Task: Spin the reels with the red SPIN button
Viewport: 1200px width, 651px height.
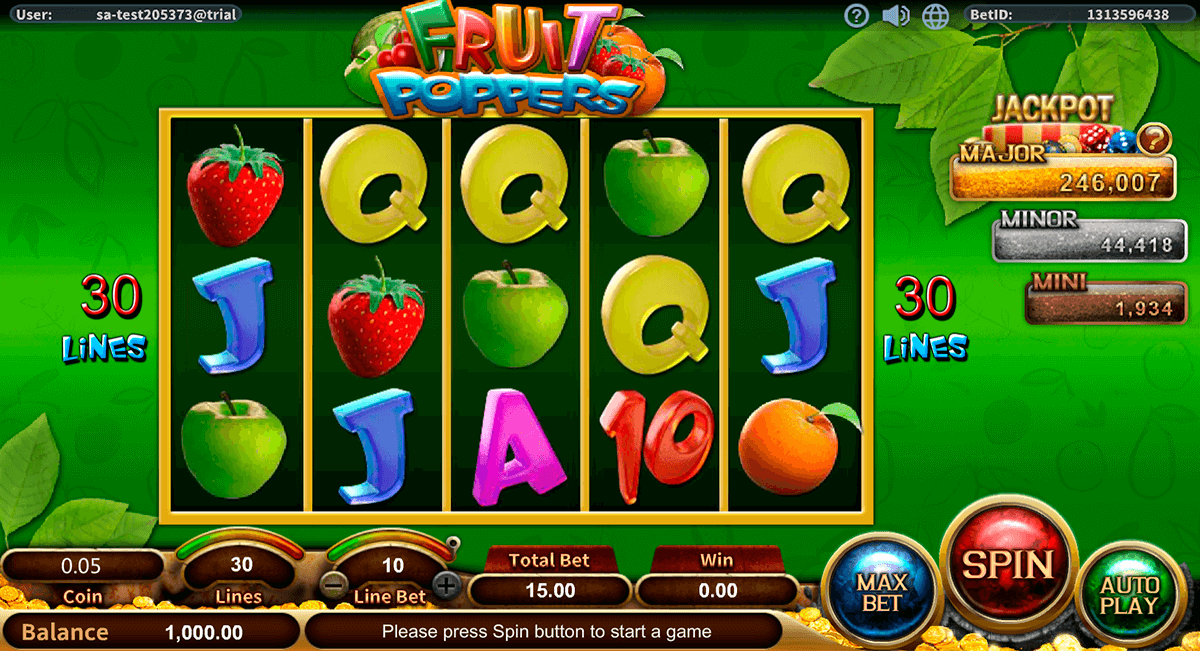Action: (x=1008, y=565)
